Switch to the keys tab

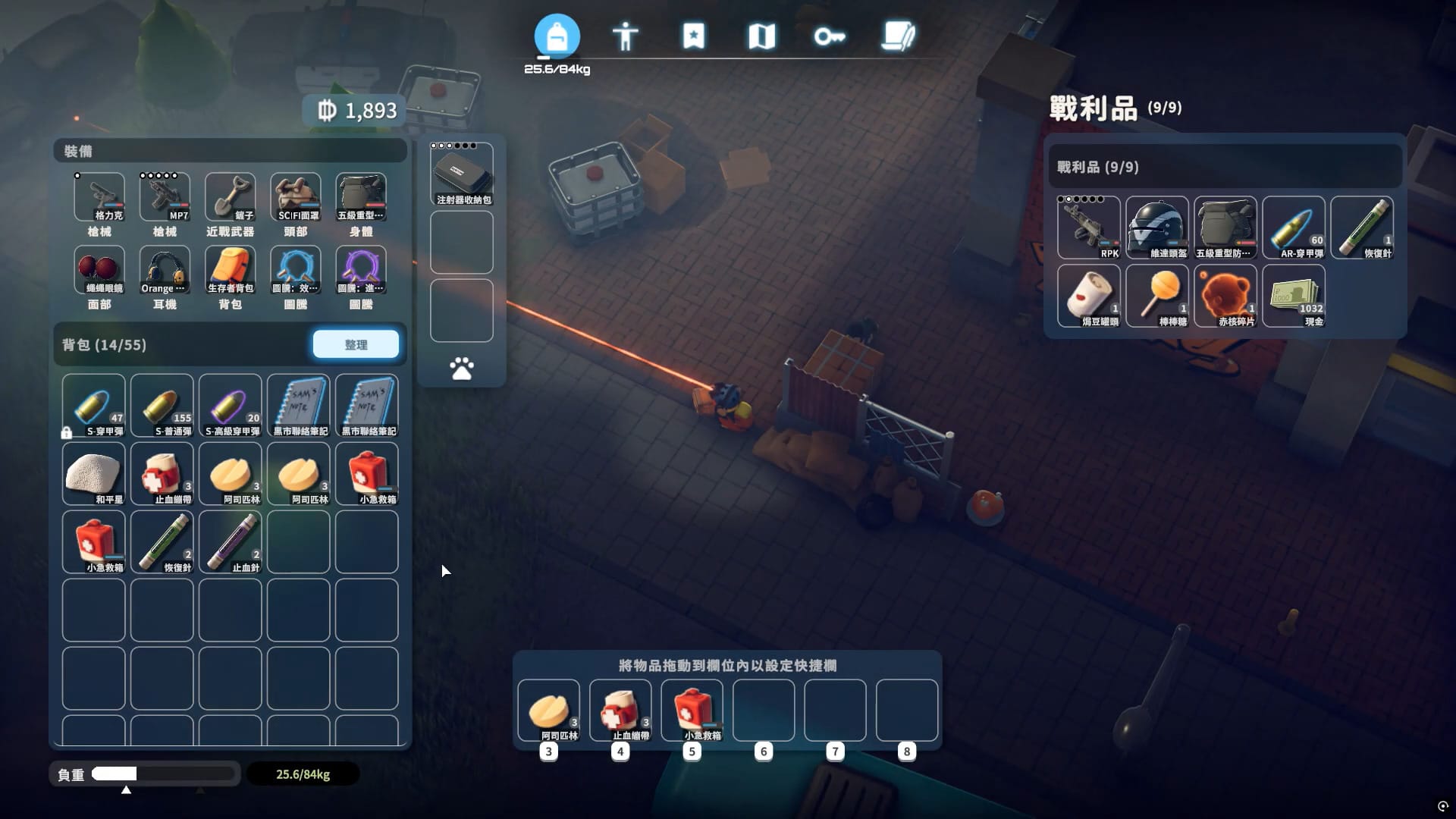pyautogui.click(x=830, y=36)
